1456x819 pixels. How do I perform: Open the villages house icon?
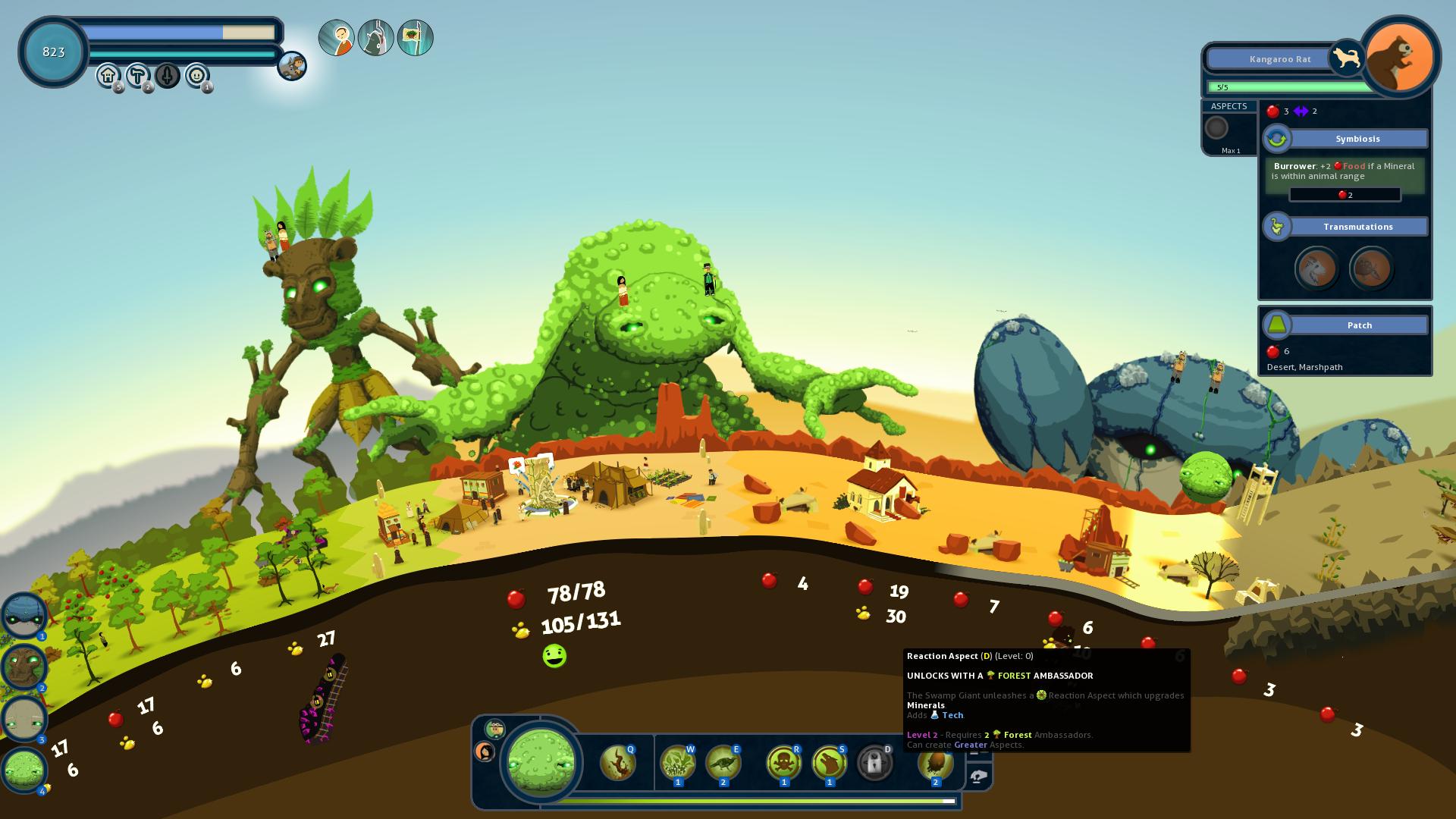108,75
